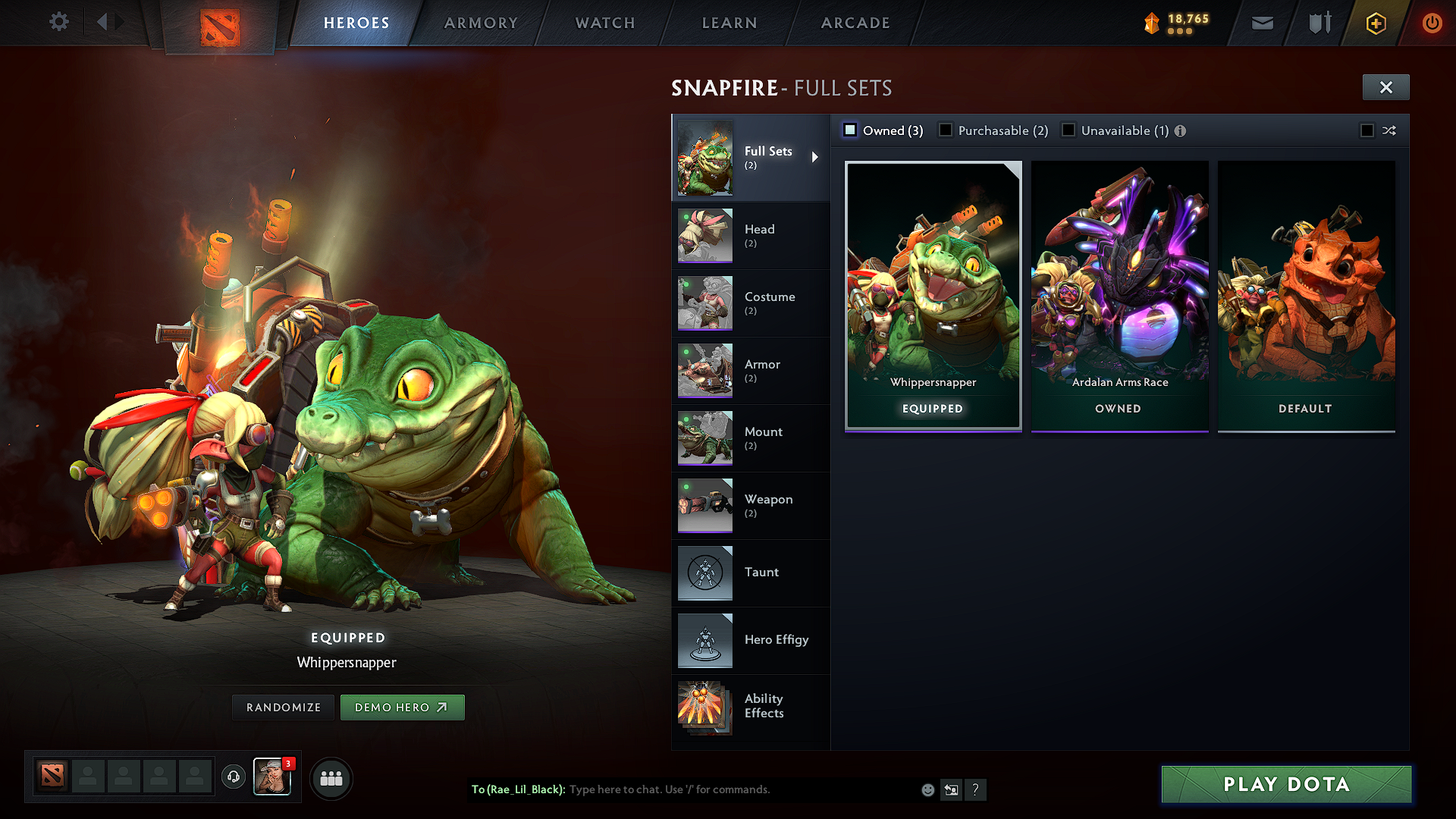Open the Dota Plus hexagon icon

pos(1375,23)
